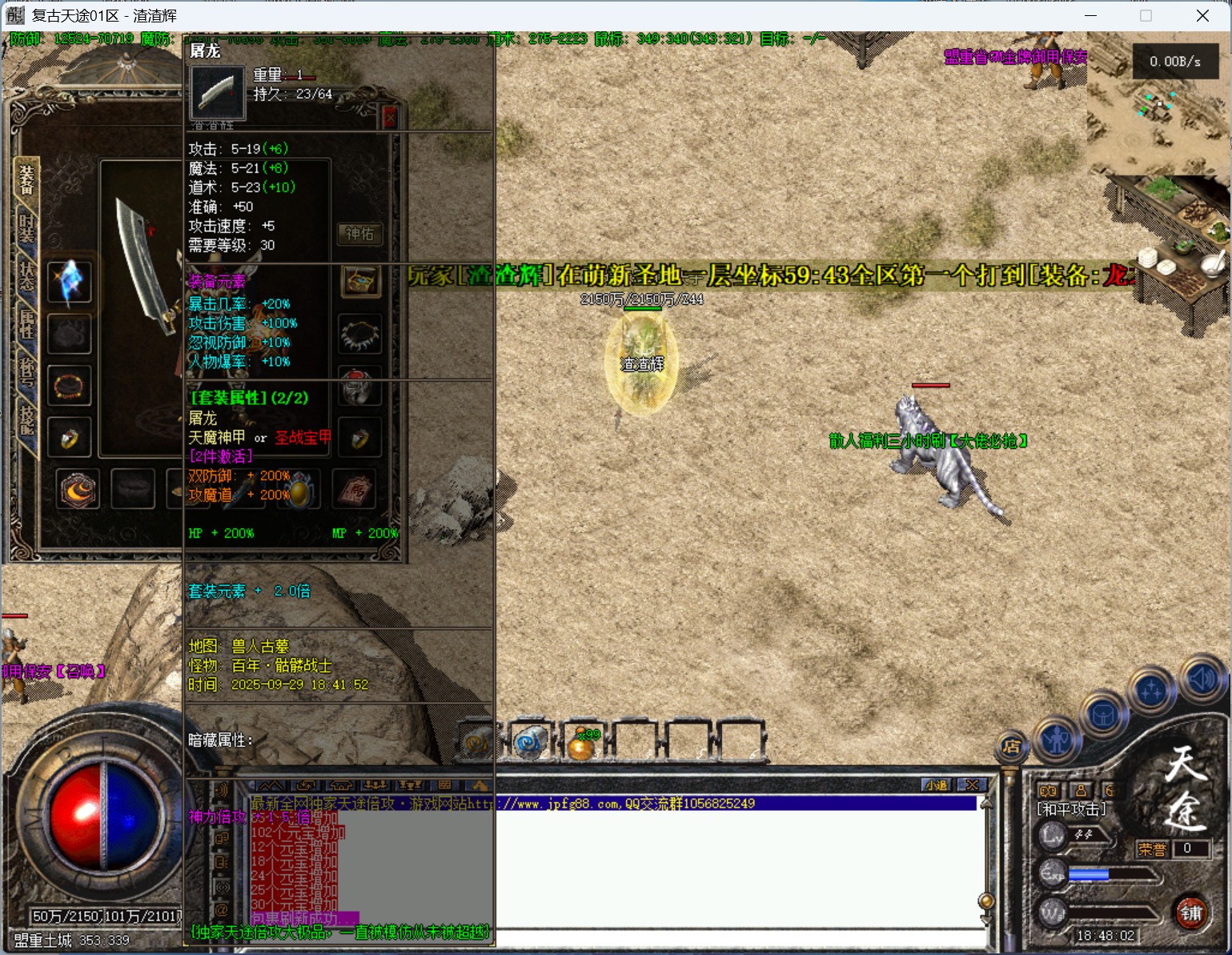Open the character warrior icon button
1232x955 pixels.
point(1057,738)
